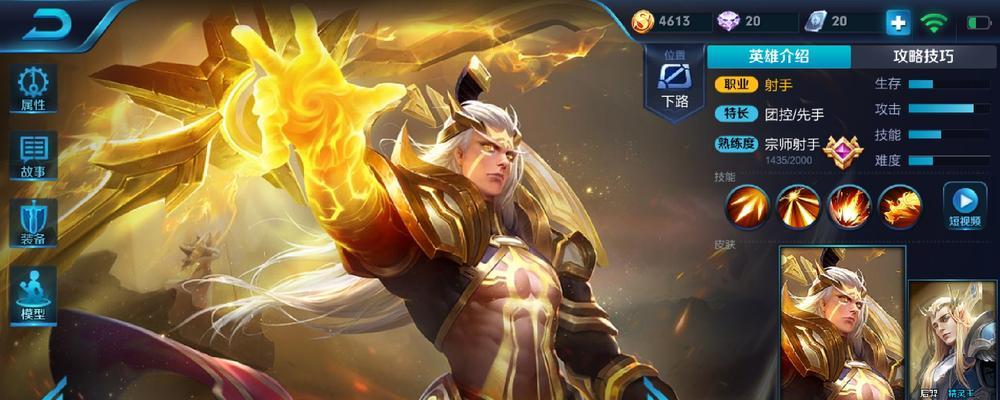Tap the blue plus button to add currency
Screen dimensions: 1000x400
pos(897,22)
